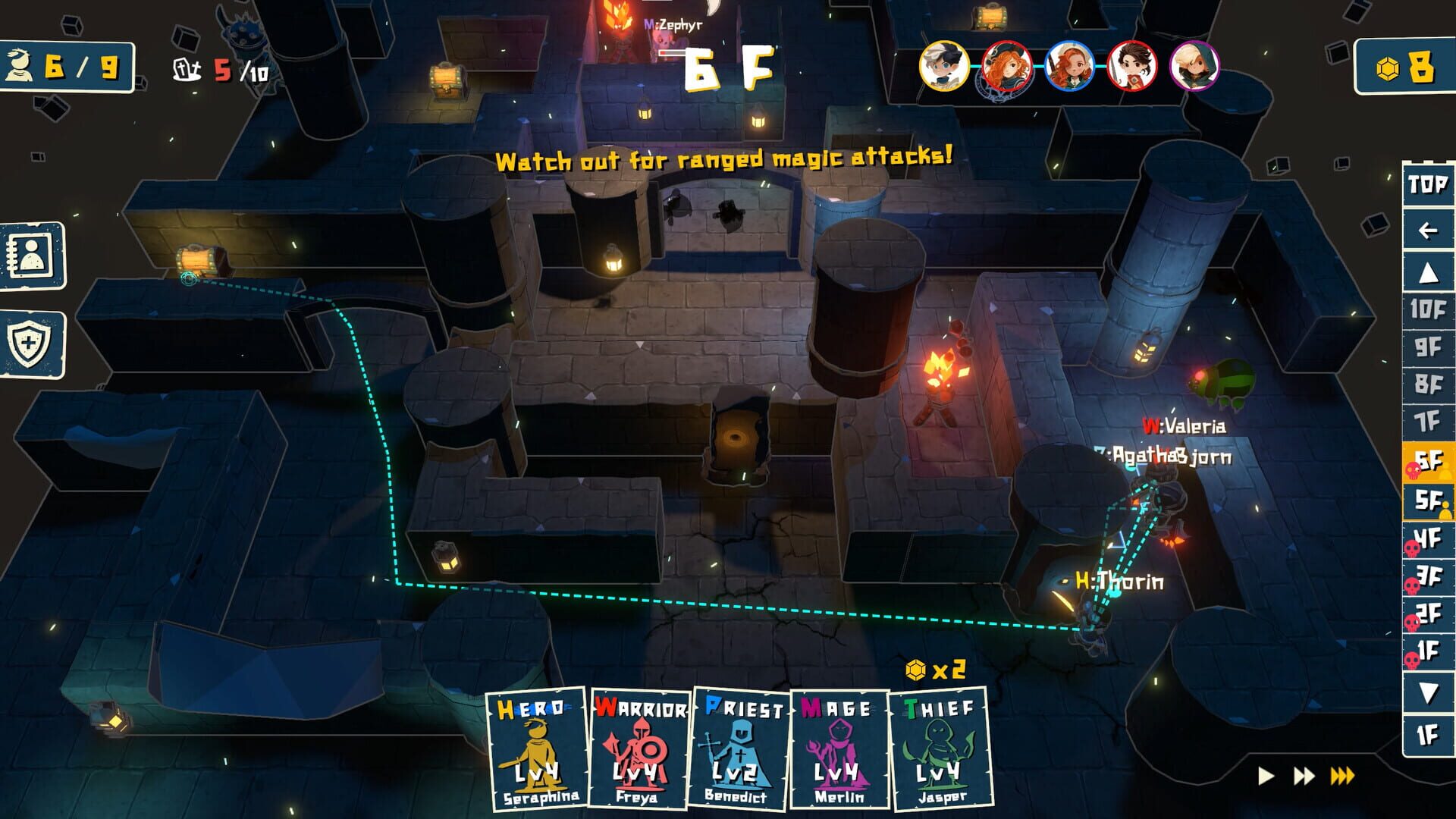Viewport: 1456px width, 819px height.
Task: Choose the Thief card Jasper
Action: point(940,748)
